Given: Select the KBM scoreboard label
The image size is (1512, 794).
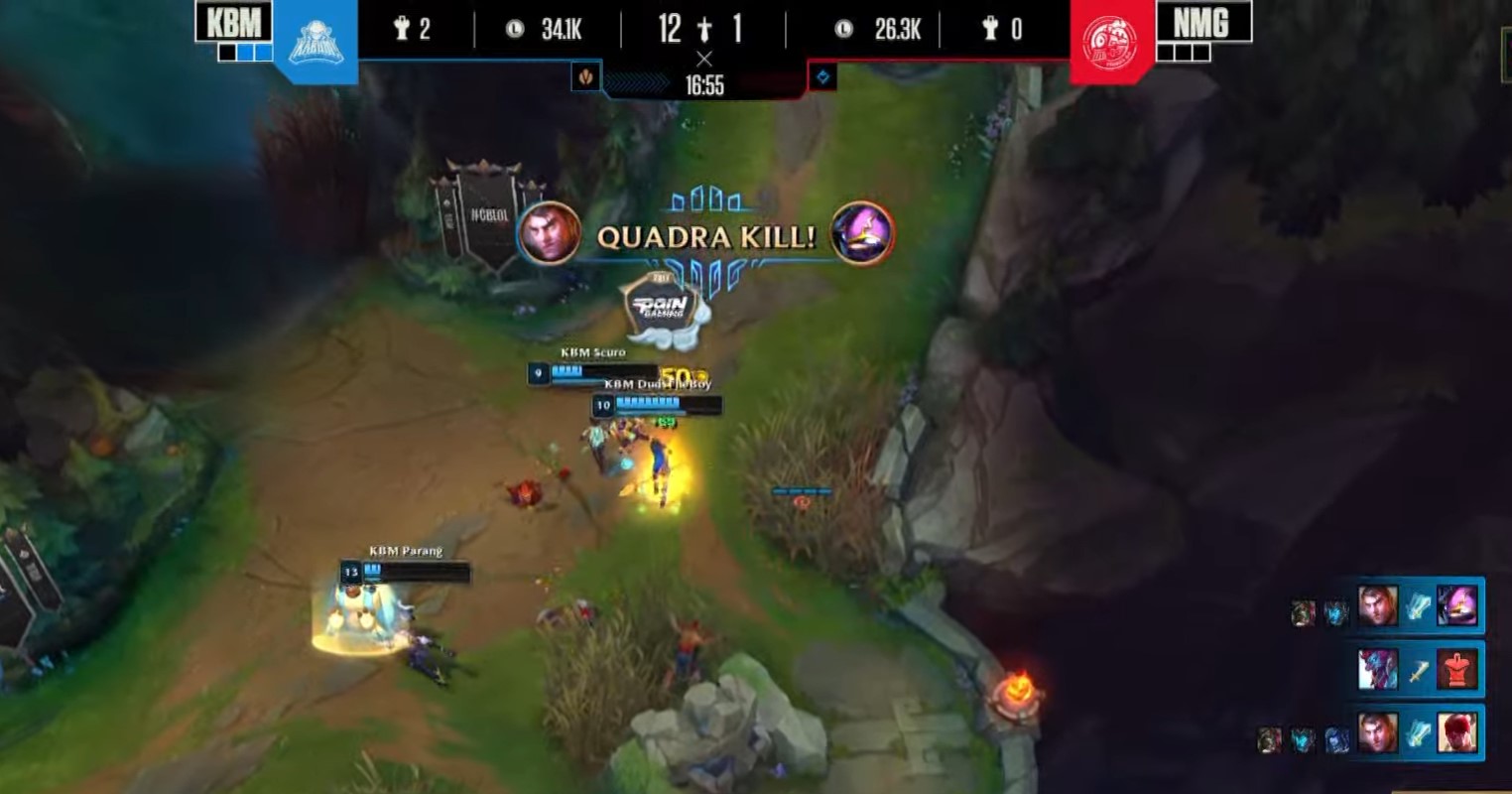Looking at the screenshot, I should 234,24.
